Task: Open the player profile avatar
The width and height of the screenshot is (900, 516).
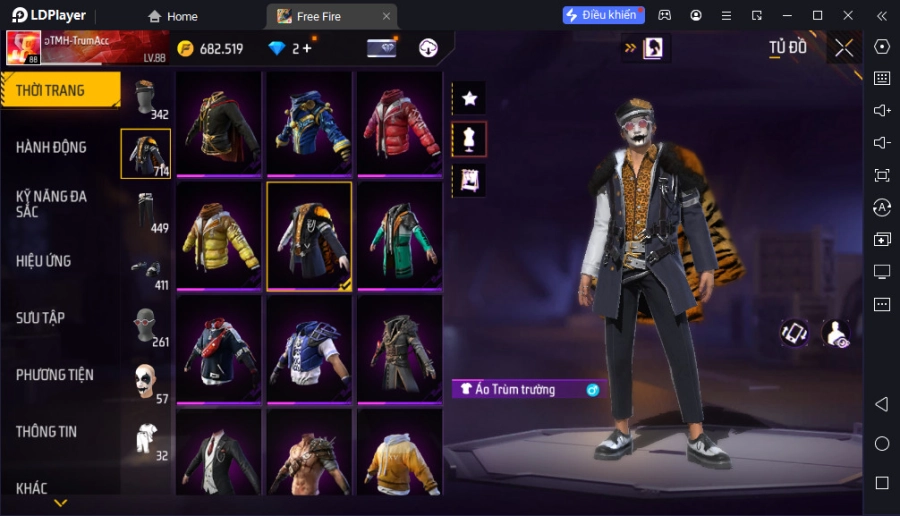Action: click(x=23, y=47)
